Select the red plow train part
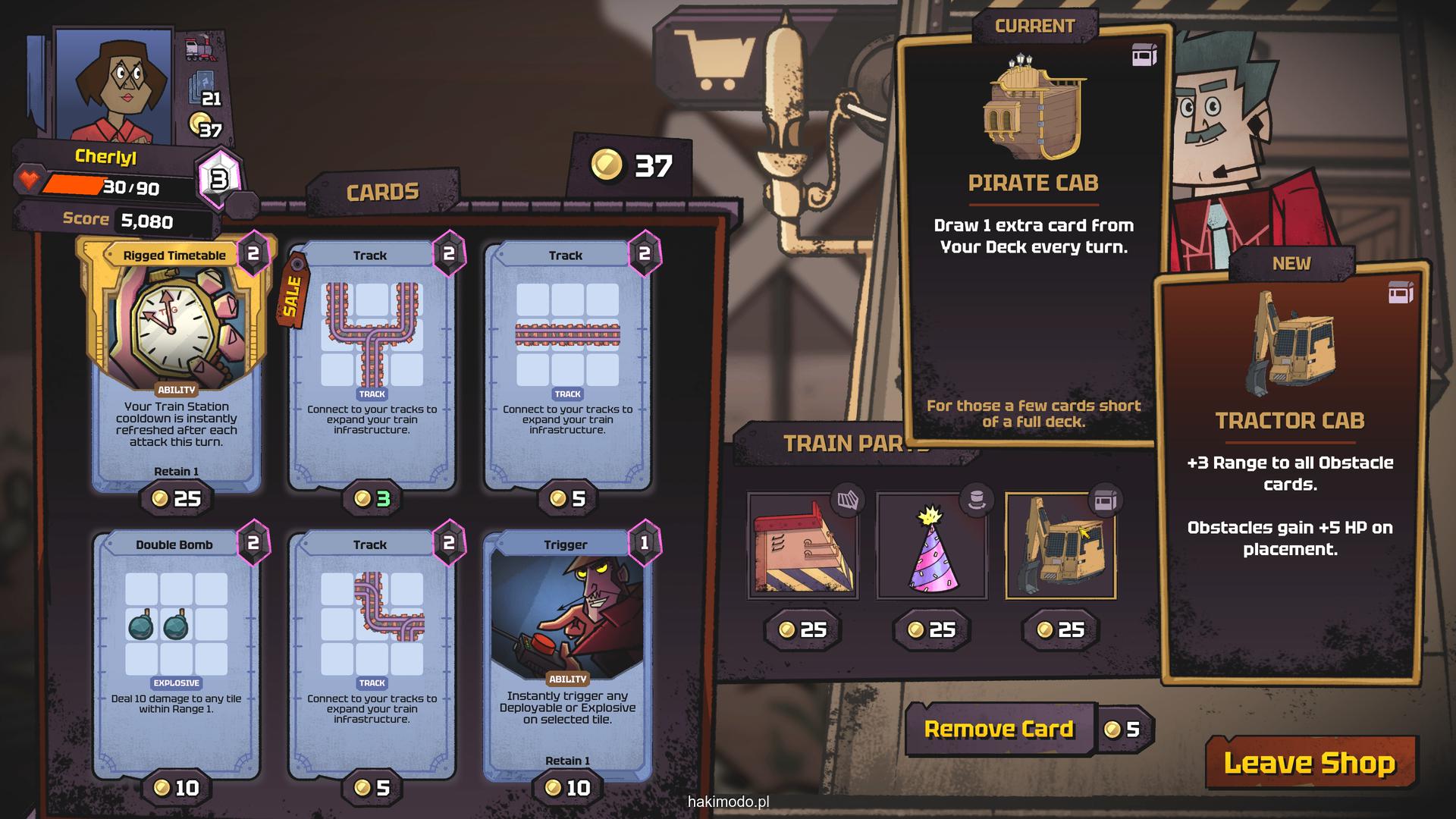Image resolution: width=1456 pixels, height=819 pixels. 803,546
